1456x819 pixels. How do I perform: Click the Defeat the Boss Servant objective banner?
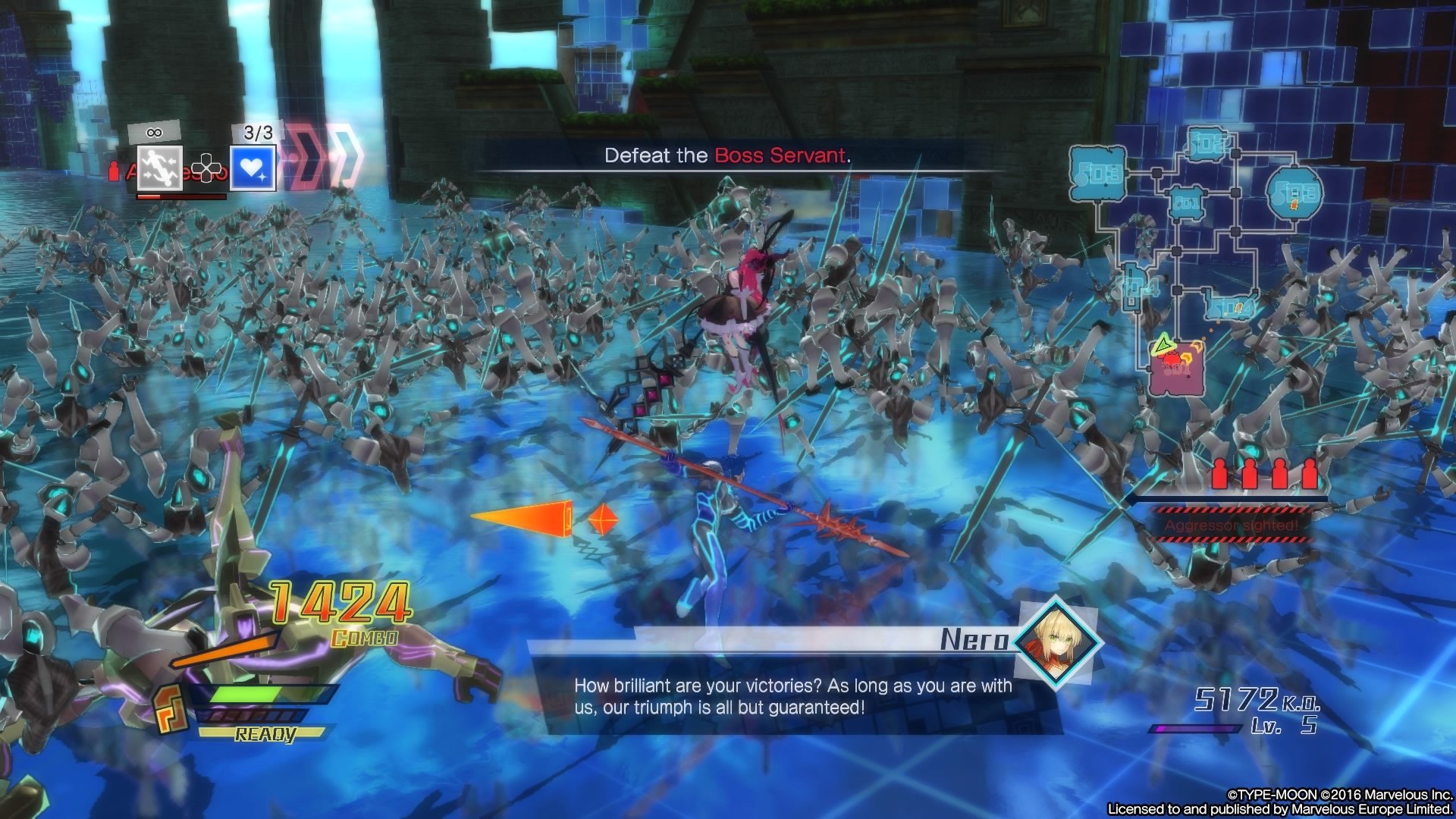coord(728,157)
